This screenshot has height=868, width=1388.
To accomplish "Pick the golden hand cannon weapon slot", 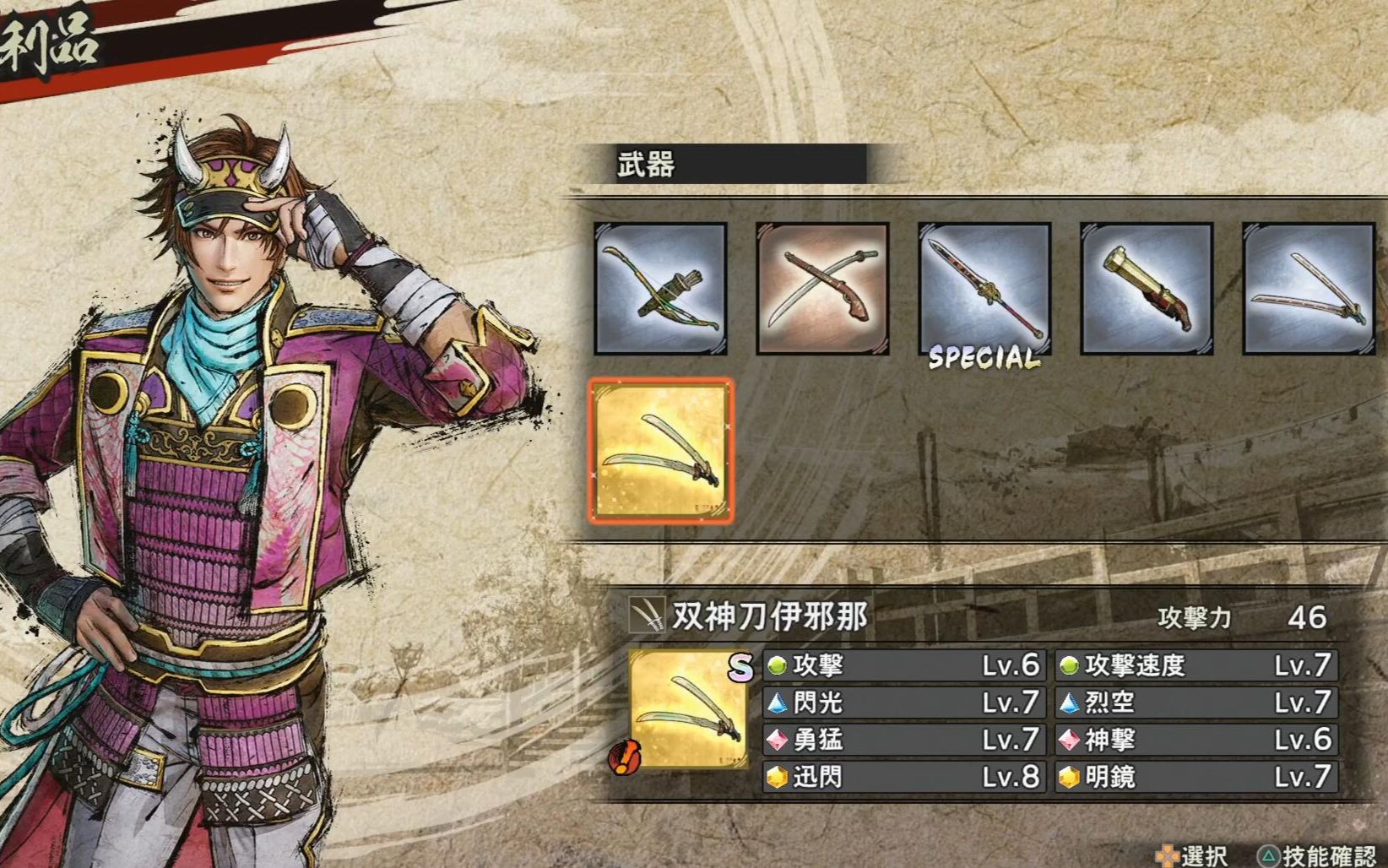I will [1147, 288].
